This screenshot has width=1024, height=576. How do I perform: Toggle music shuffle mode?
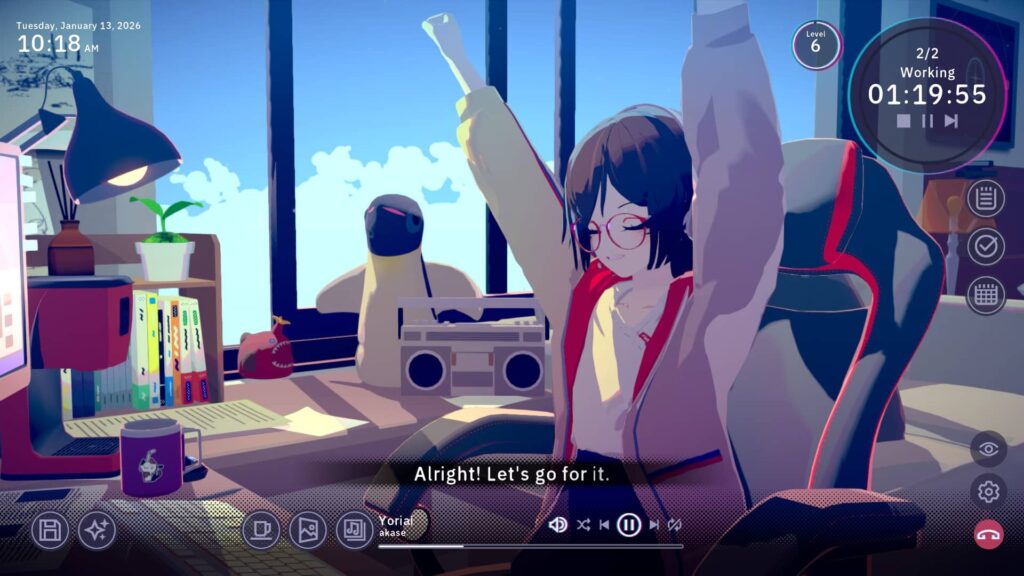(583, 524)
